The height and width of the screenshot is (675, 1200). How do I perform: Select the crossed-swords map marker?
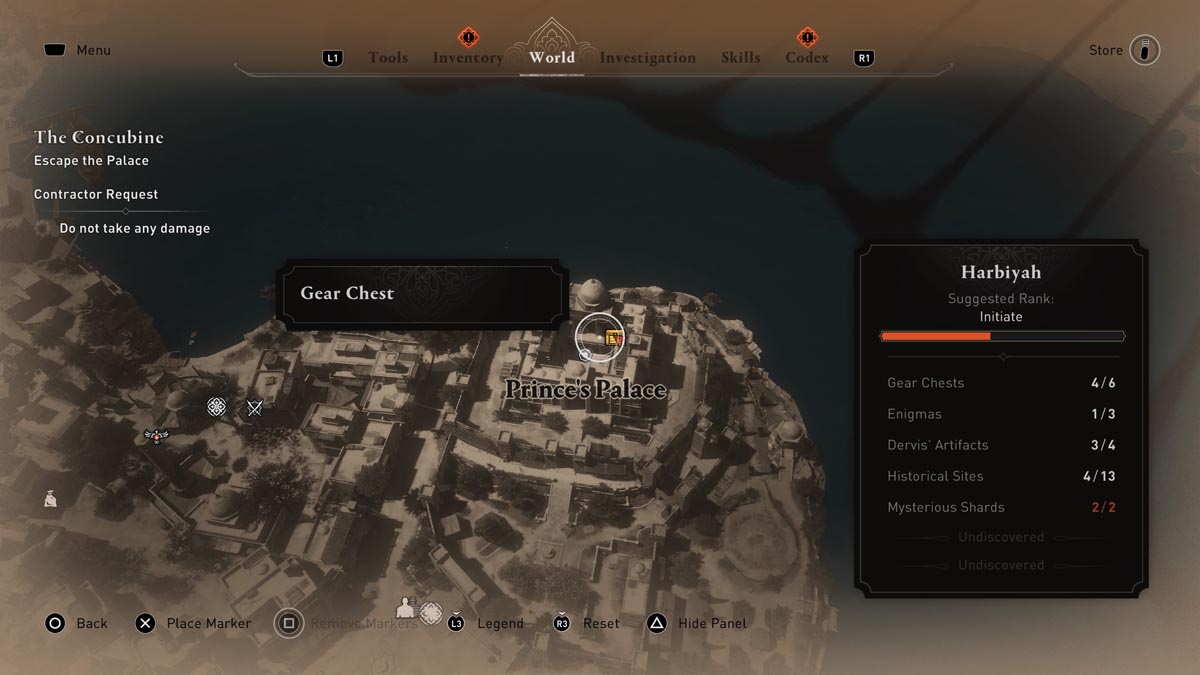[254, 407]
